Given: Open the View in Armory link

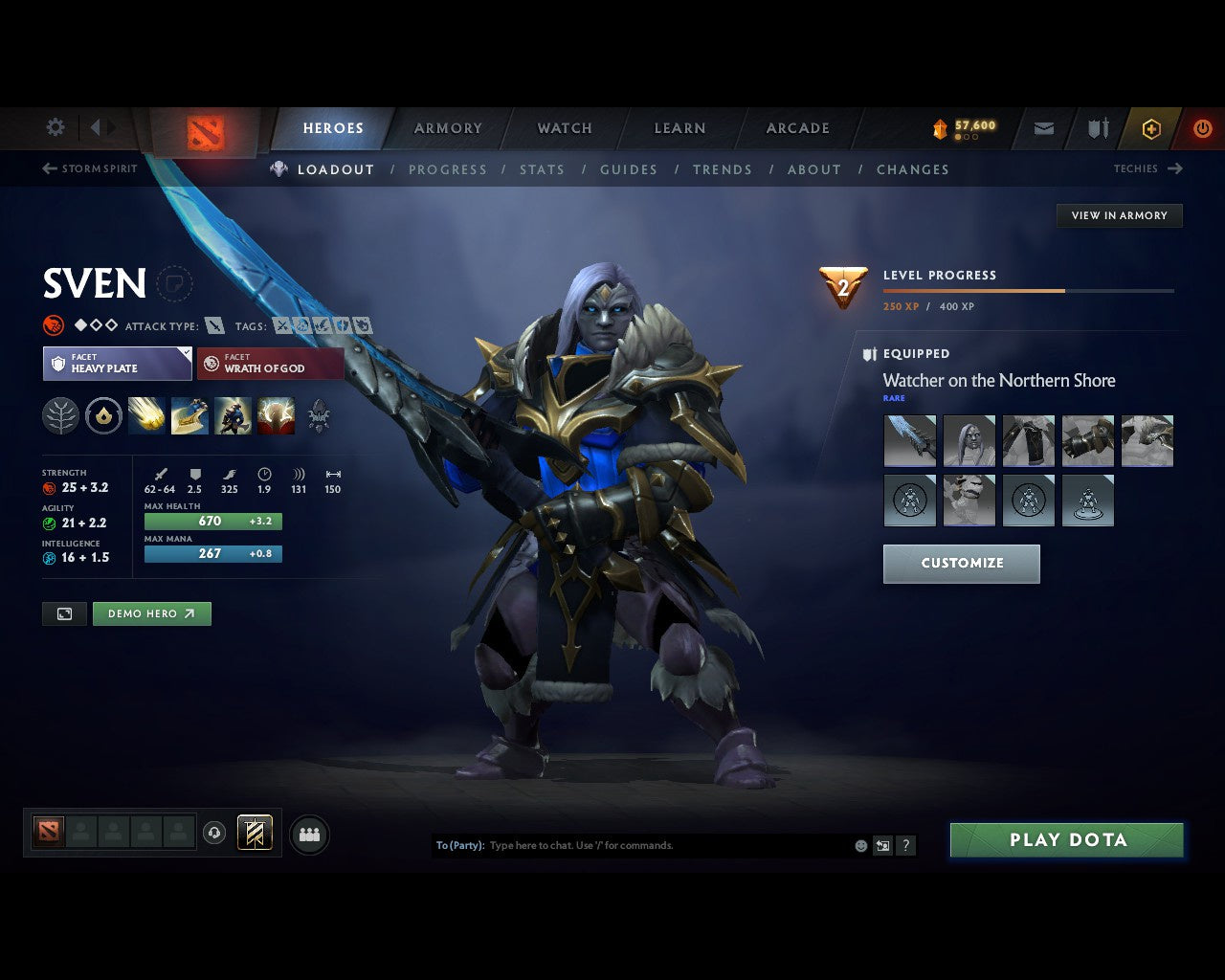Looking at the screenshot, I should click(x=1119, y=215).
